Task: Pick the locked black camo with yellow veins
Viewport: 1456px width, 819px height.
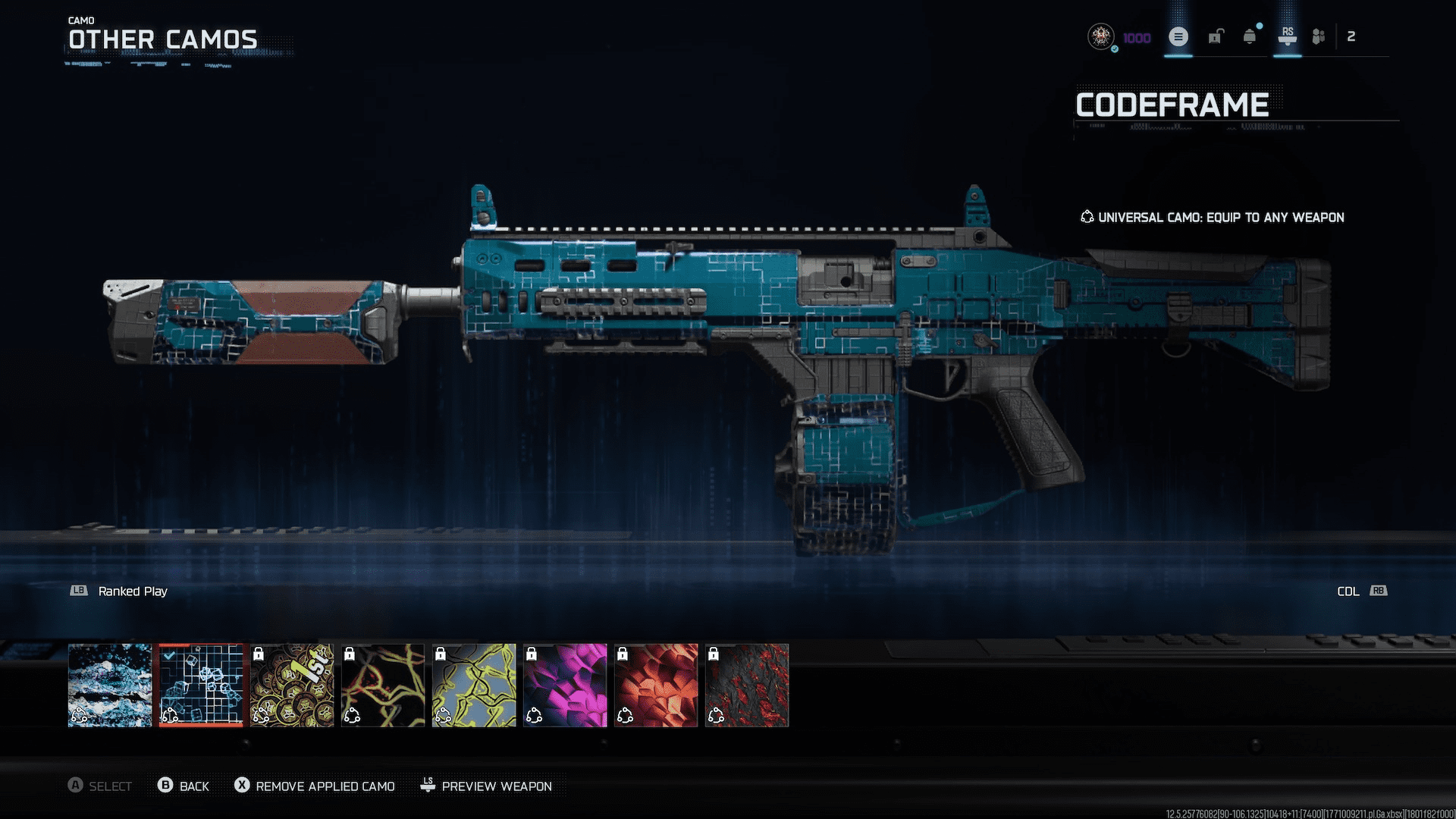Action: click(383, 685)
